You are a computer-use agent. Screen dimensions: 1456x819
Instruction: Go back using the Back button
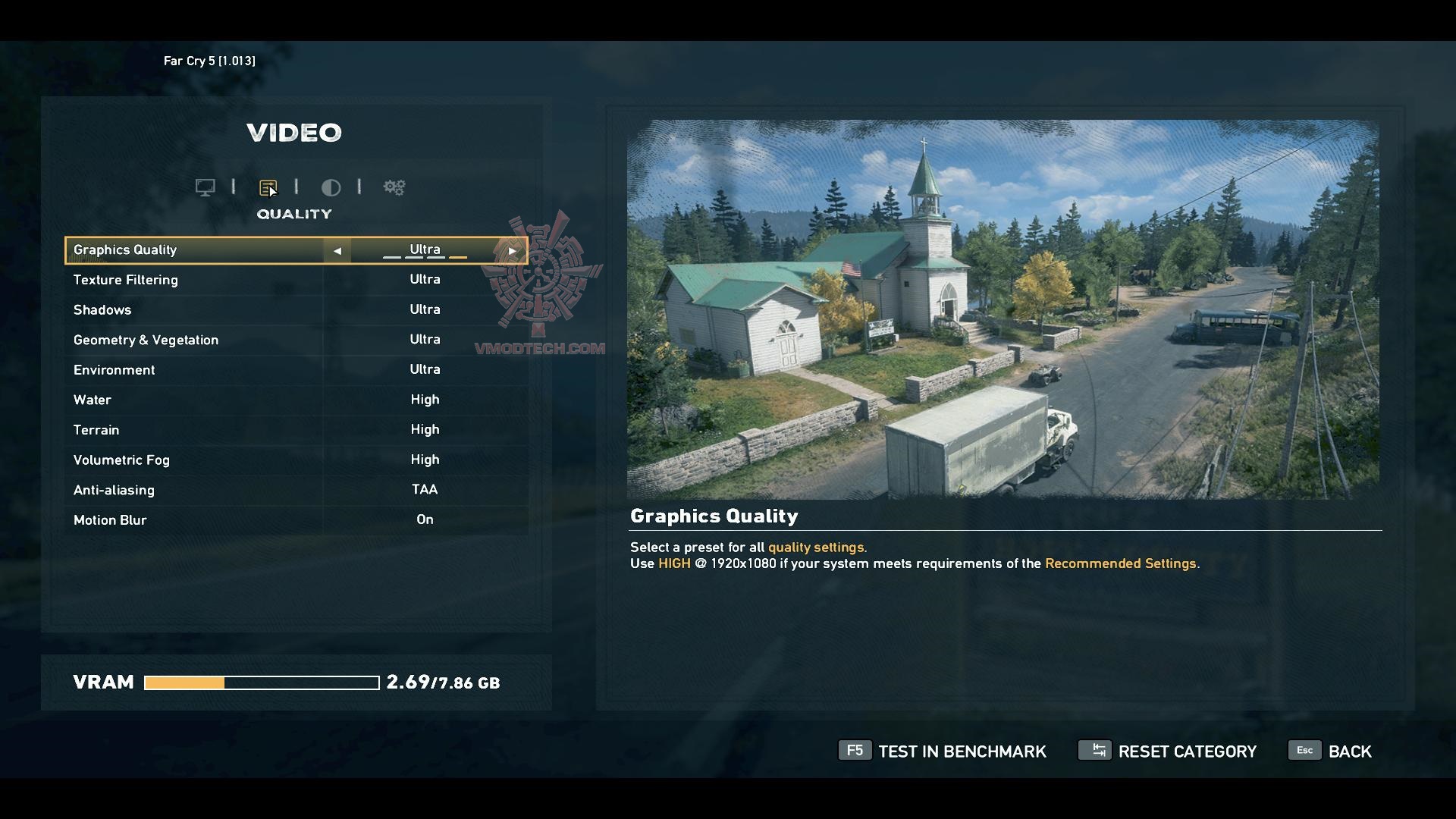click(x=1331, y=751)
